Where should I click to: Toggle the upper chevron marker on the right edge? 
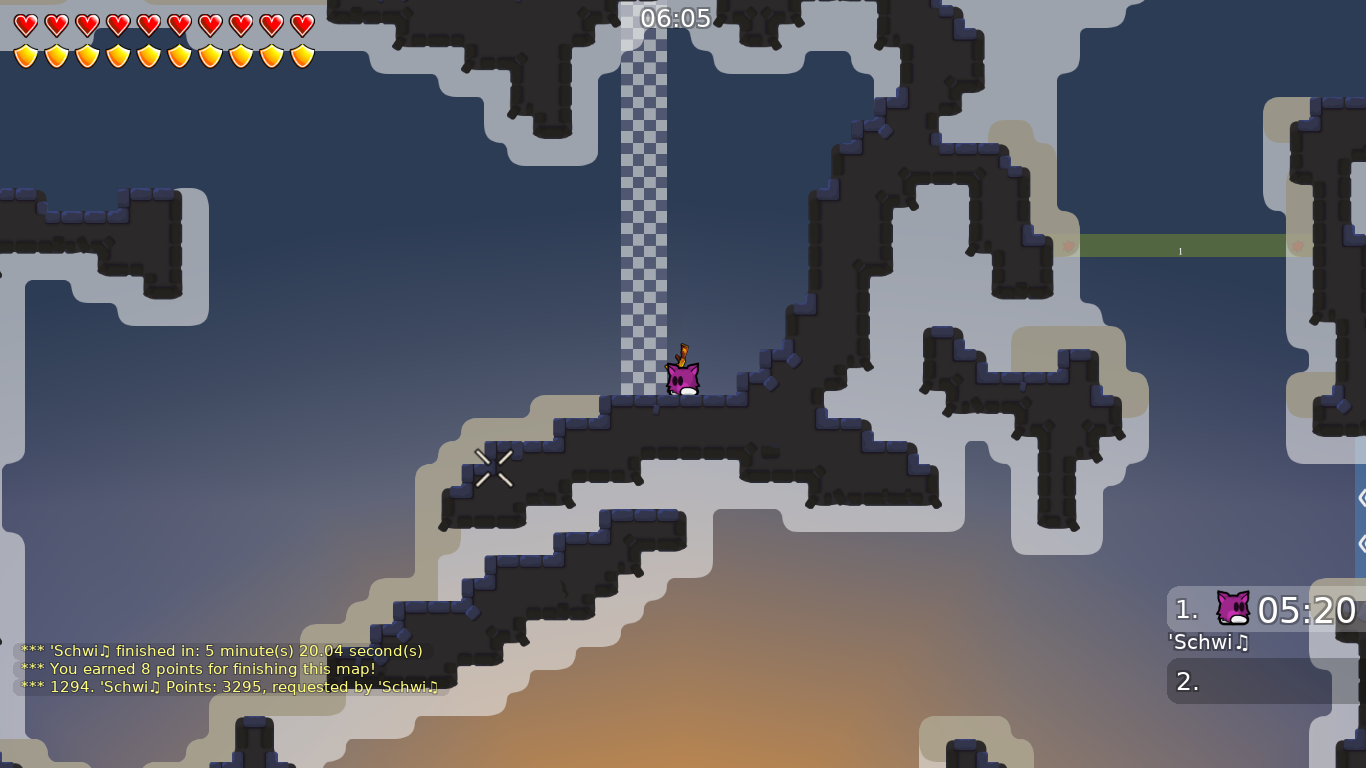point(1360,496)
